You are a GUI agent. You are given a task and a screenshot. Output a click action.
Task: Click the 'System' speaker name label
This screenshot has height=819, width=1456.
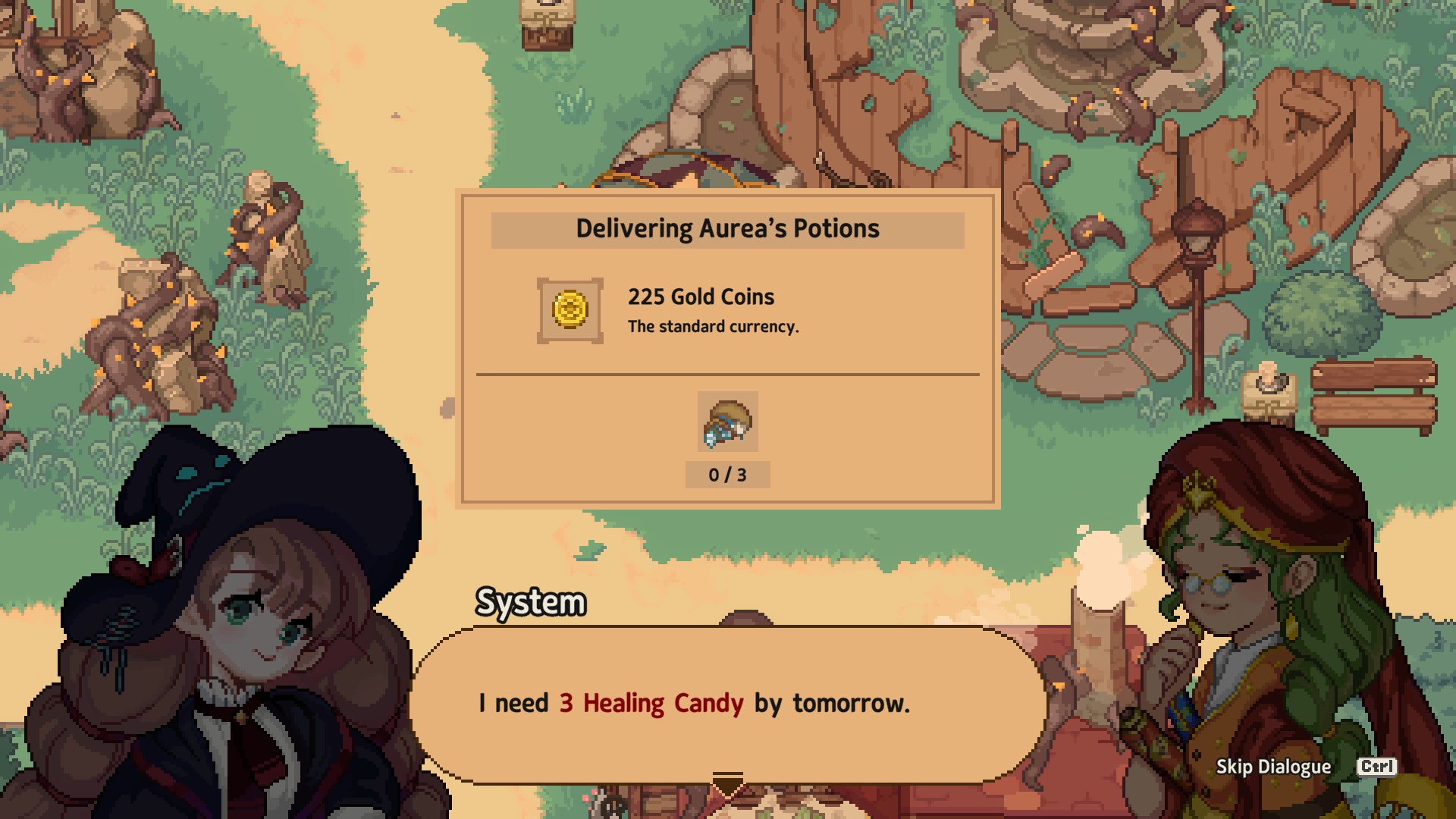[x=529, y=603]
